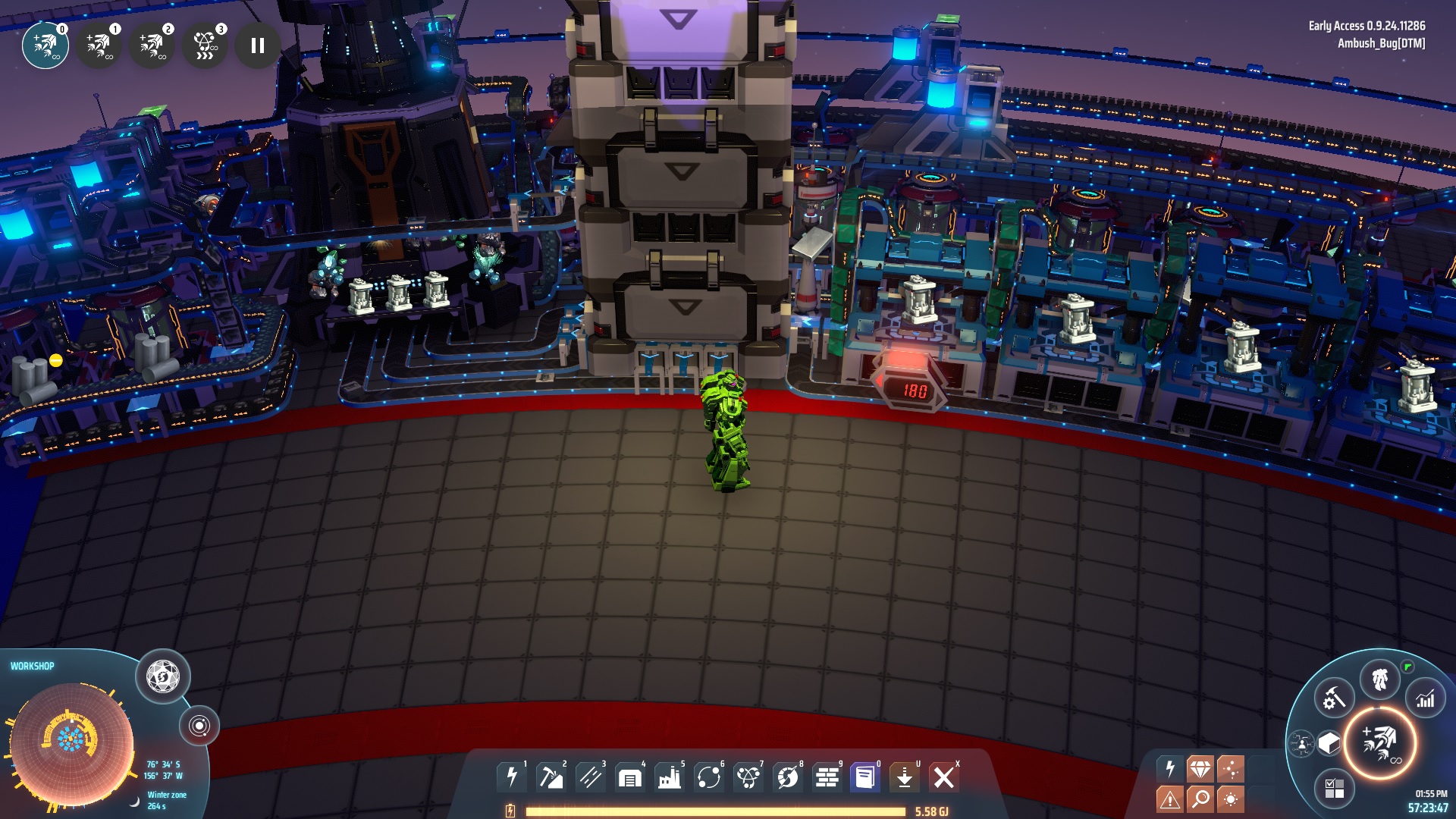Select the factory production build category
Viewport: 1456px width, 819px height.
pyautogui.click(x=670, y=777)
